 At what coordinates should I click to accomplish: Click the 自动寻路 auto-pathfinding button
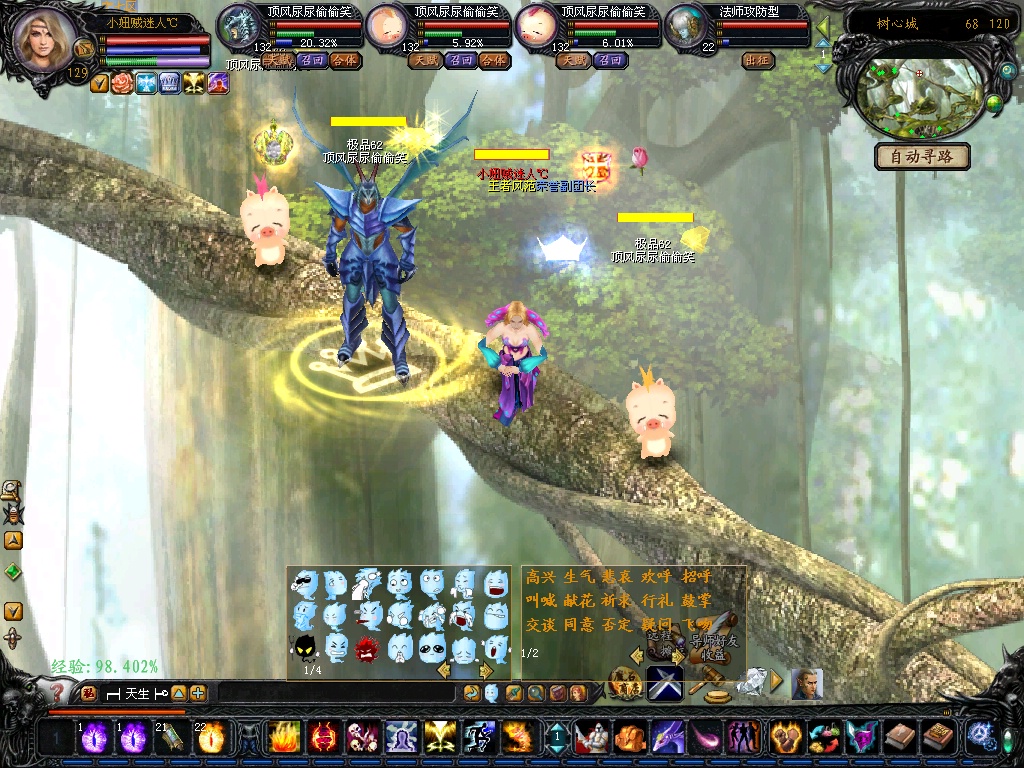click(922, 156)
